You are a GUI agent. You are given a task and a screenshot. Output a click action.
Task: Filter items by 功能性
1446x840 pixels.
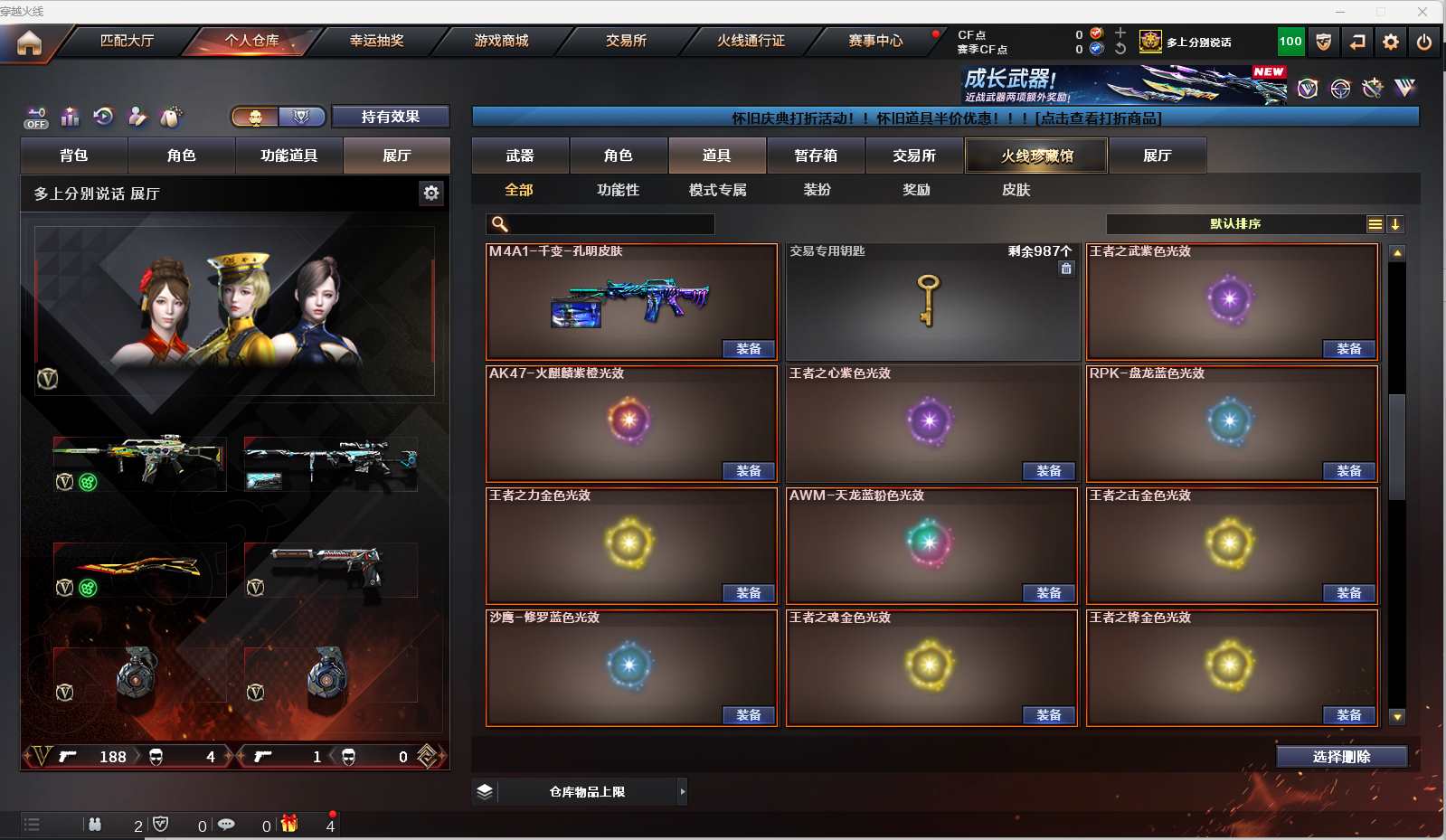618,190
